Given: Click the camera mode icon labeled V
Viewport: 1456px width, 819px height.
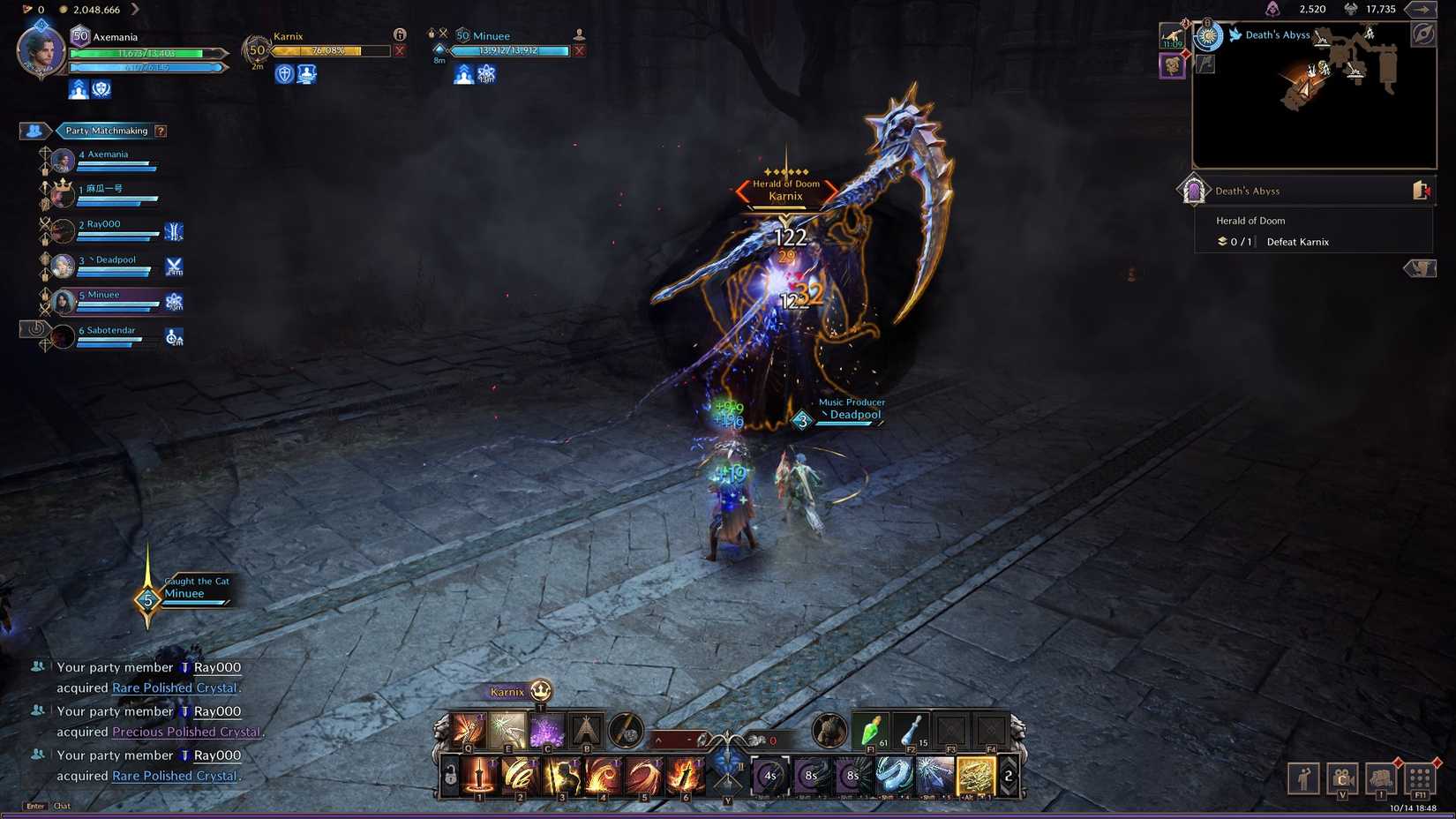Looking at the screenshot, I should tap(1342, 778).
